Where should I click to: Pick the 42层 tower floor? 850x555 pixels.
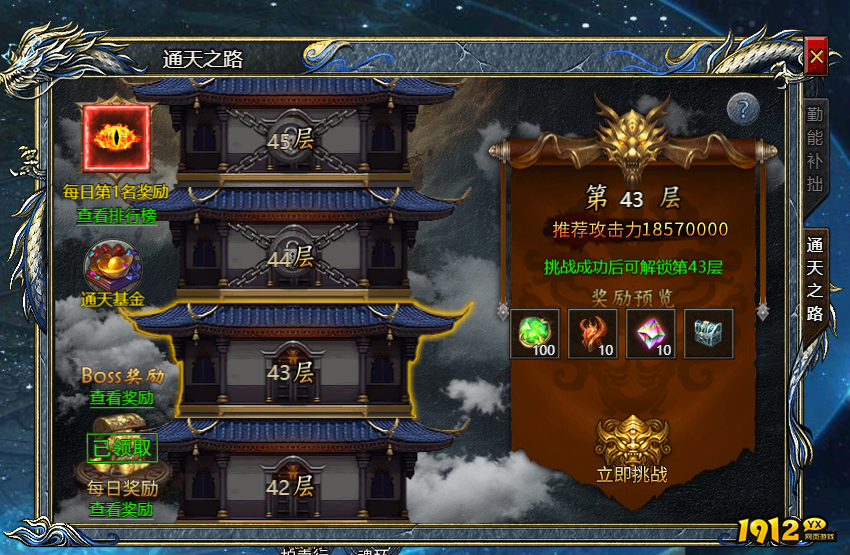coord(290,487)
